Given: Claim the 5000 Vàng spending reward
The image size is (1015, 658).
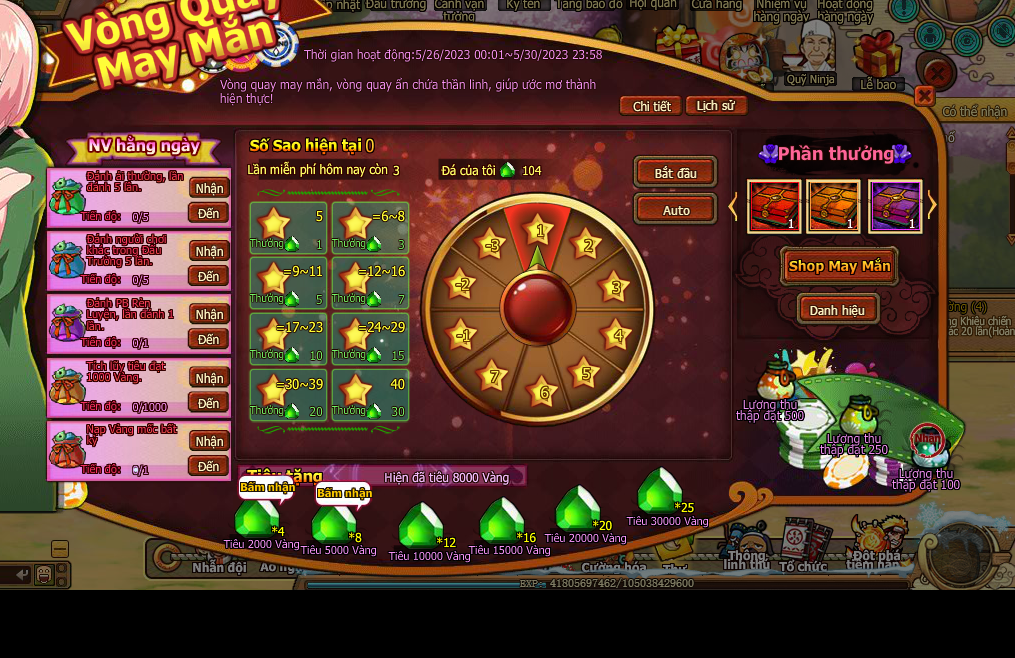Looking at the screenshot, I should [343, 492].
